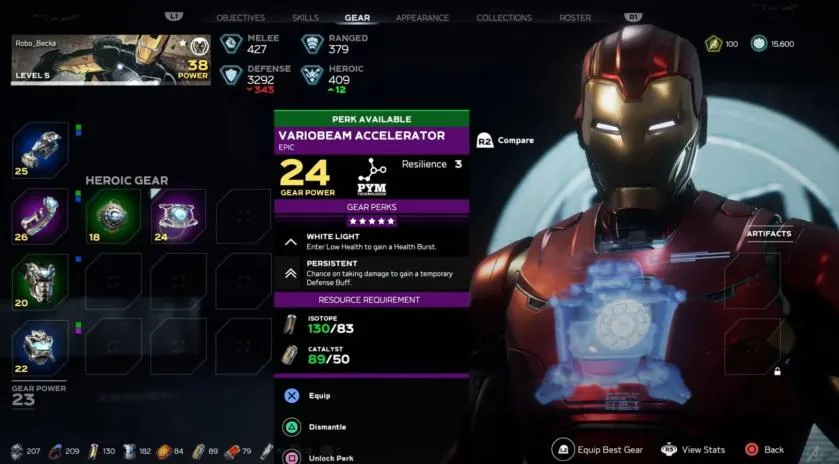Select the power 20 chest armor slot
Screen dimensions: 839x464
coord(40,281)
